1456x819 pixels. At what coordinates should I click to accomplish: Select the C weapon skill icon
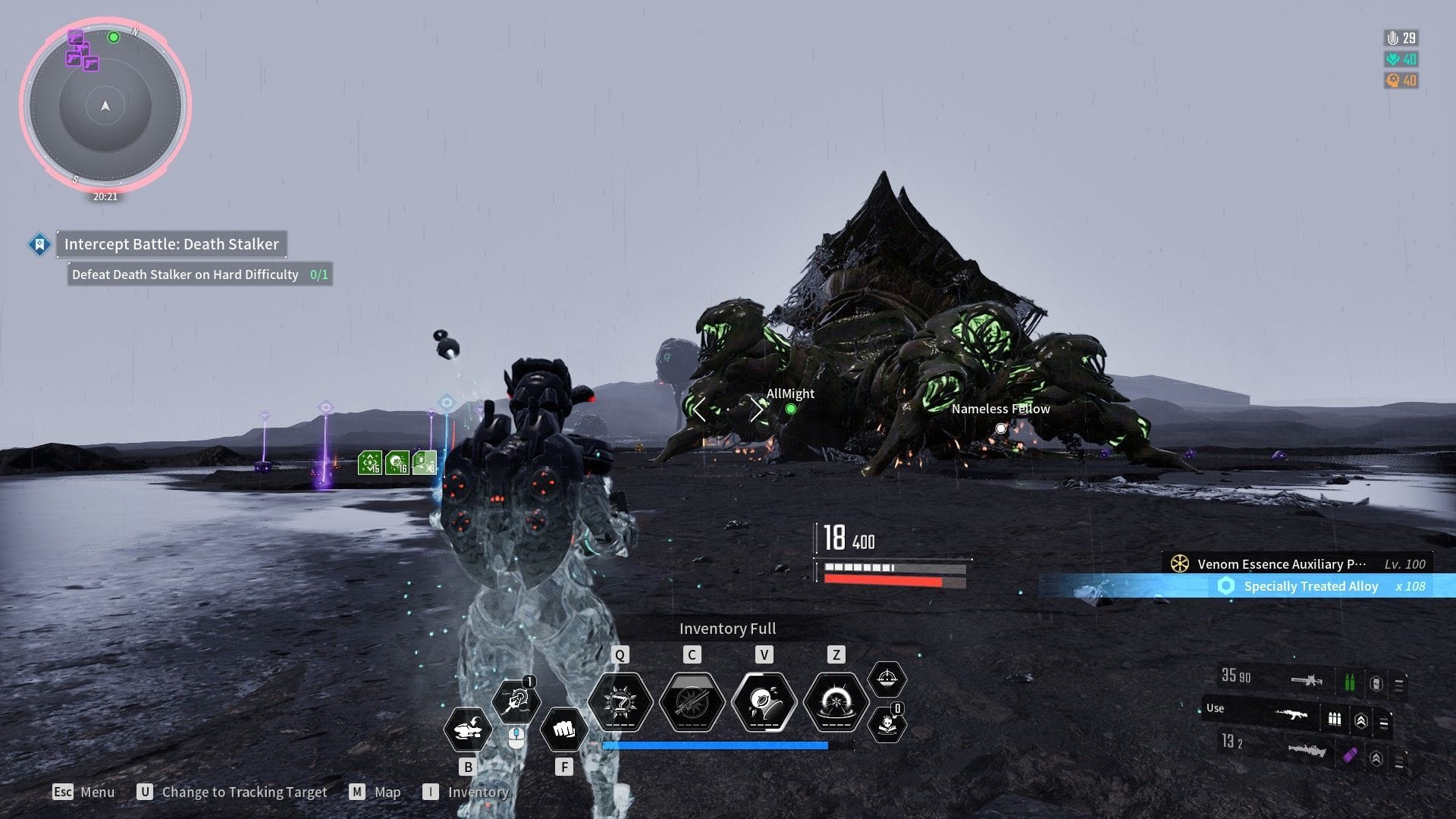pos(692,701)
